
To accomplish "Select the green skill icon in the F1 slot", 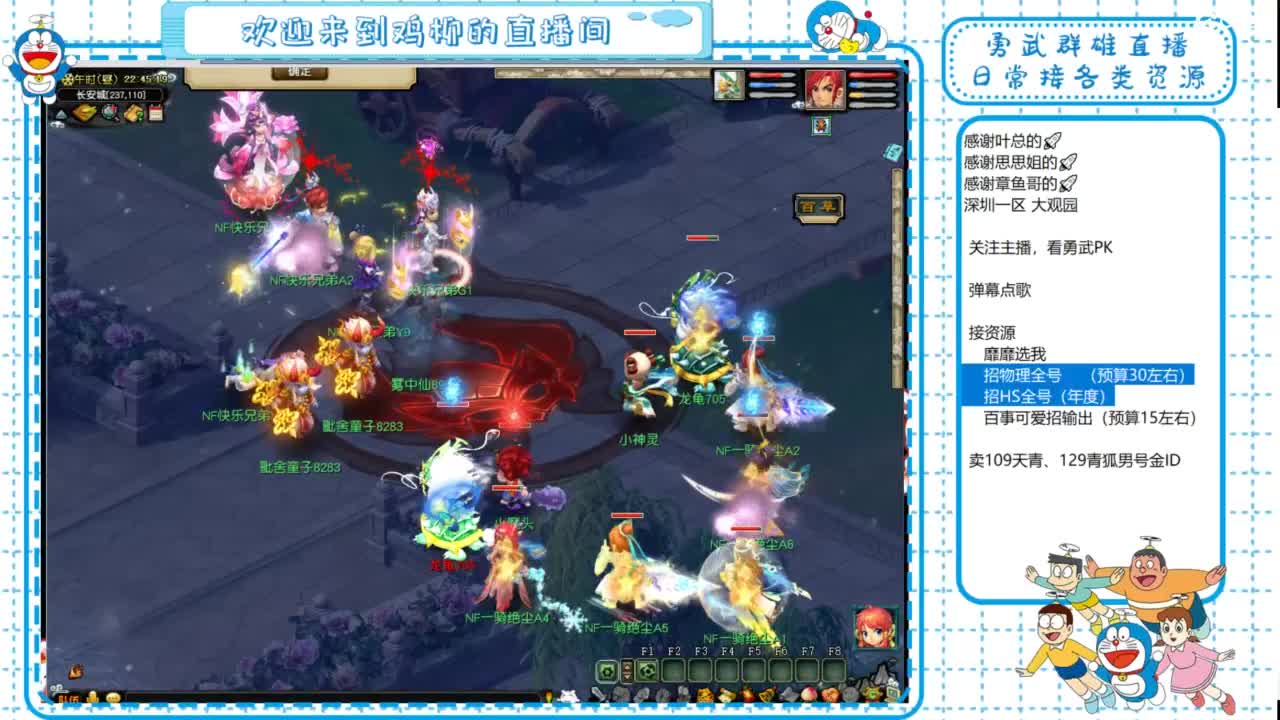I will [x=646, y=669].
